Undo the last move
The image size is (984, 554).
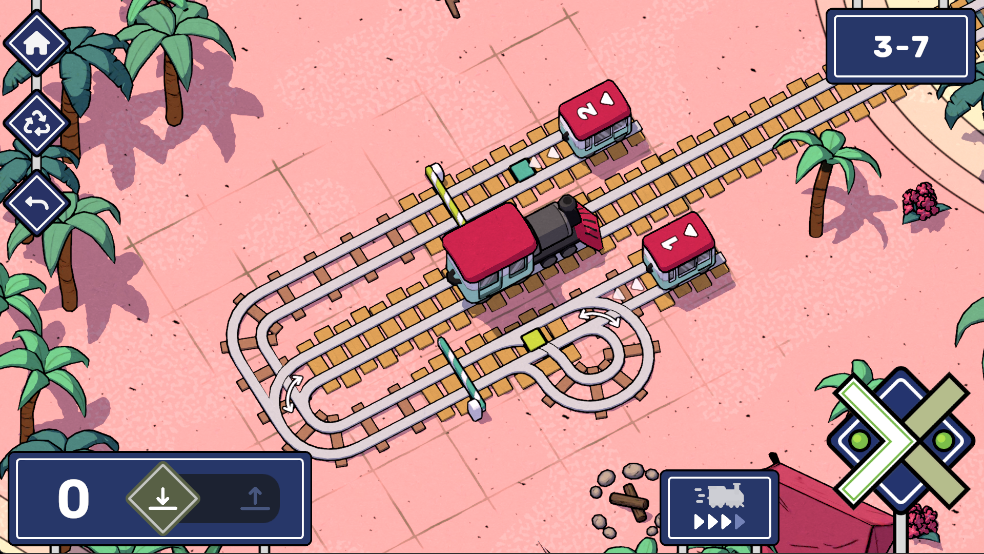pyautogui.click(x=37, y=202)
